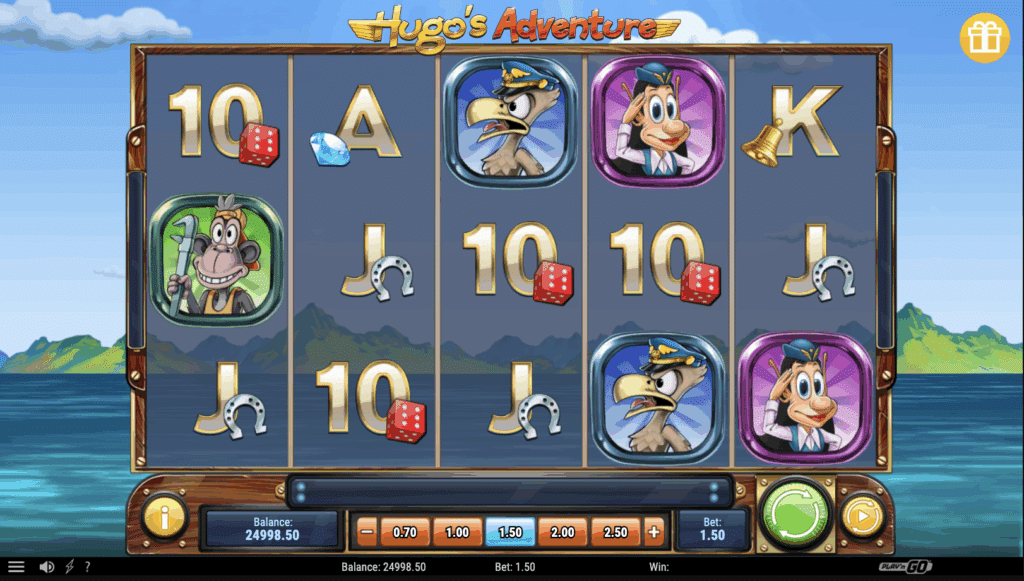Select the 0.70 bet amount
1024x581 pixels.
click(405, 532)
